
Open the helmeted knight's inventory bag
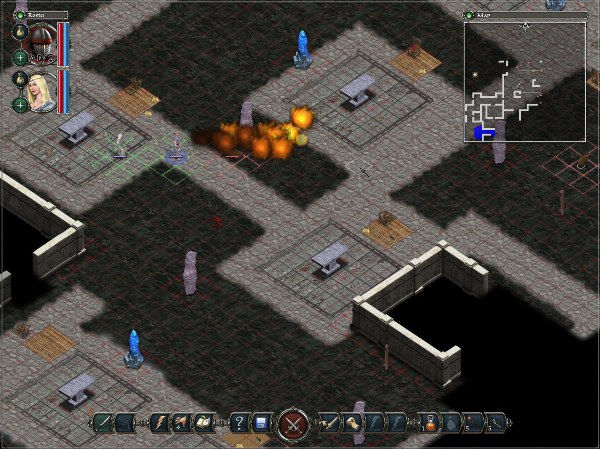pyautogui.click(x=19, y=32)
